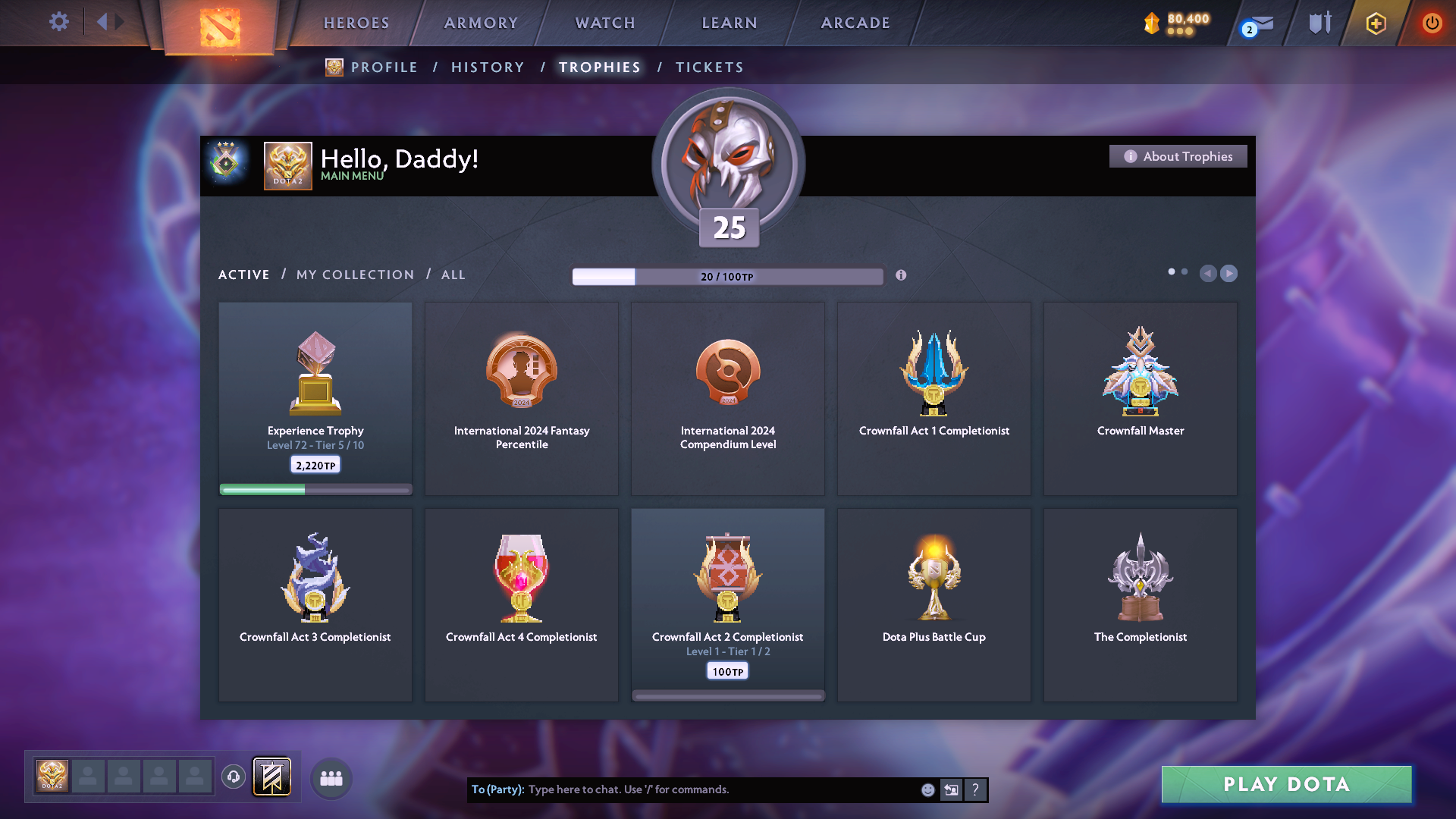Select the Dota Plus Battle Cup trophy
The height and width of the screenshot is (819, 1456).
(934, 605)
